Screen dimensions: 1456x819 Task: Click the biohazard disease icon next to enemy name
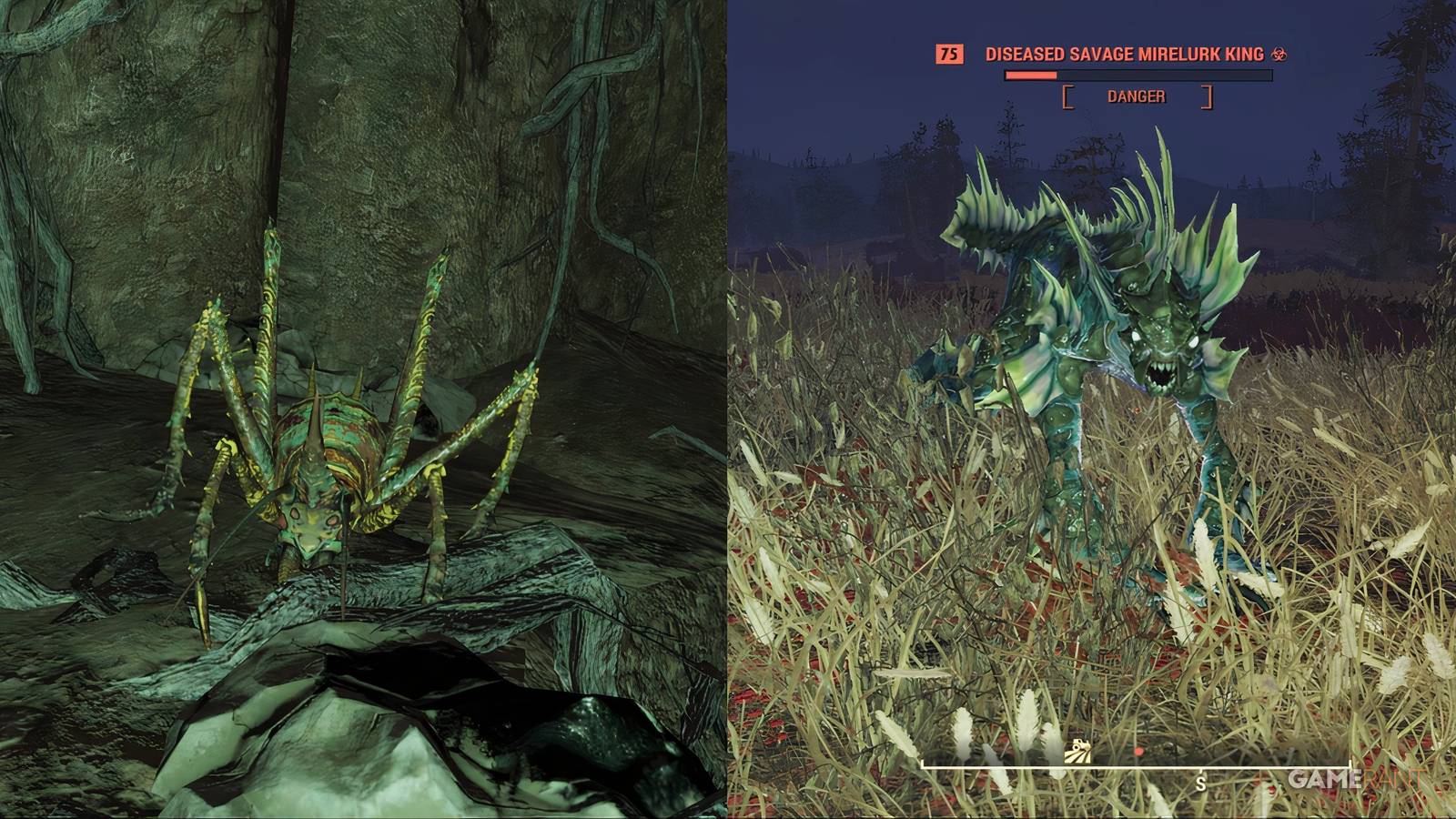[1278, 55]
